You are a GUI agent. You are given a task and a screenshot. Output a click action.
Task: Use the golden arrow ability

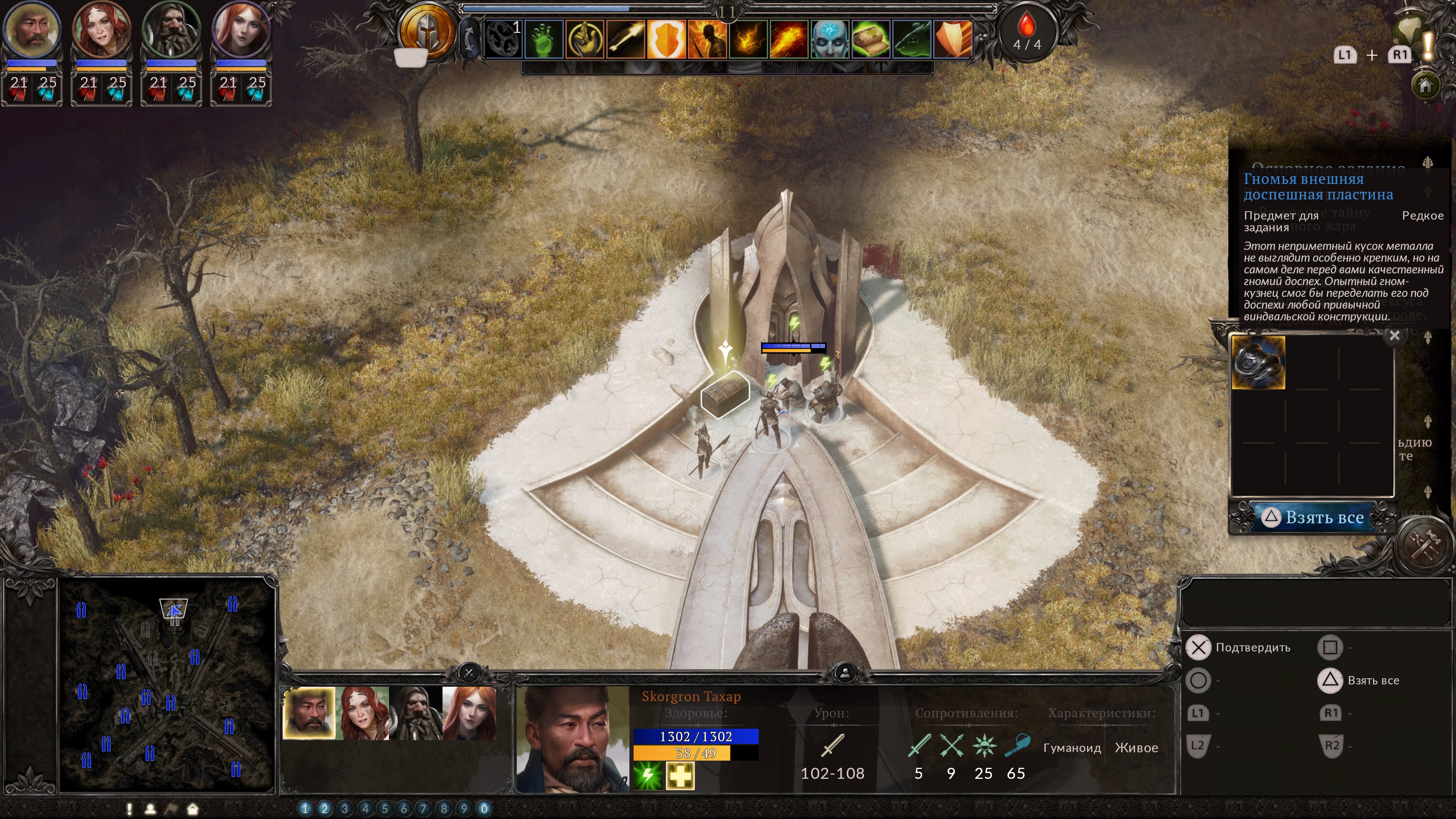(626, 39)
